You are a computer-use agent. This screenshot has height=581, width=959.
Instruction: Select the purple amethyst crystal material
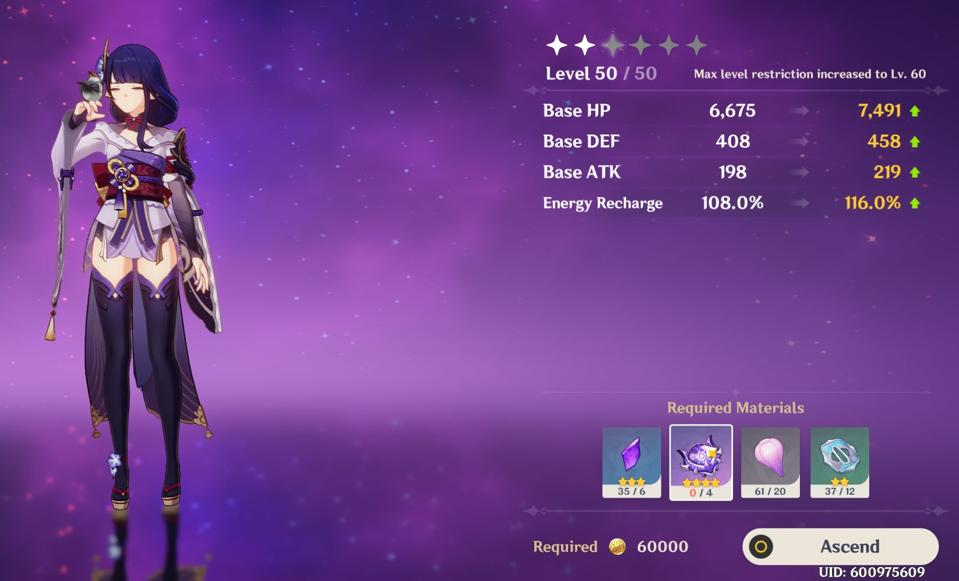pyautogui.click(x=631, y=461)
